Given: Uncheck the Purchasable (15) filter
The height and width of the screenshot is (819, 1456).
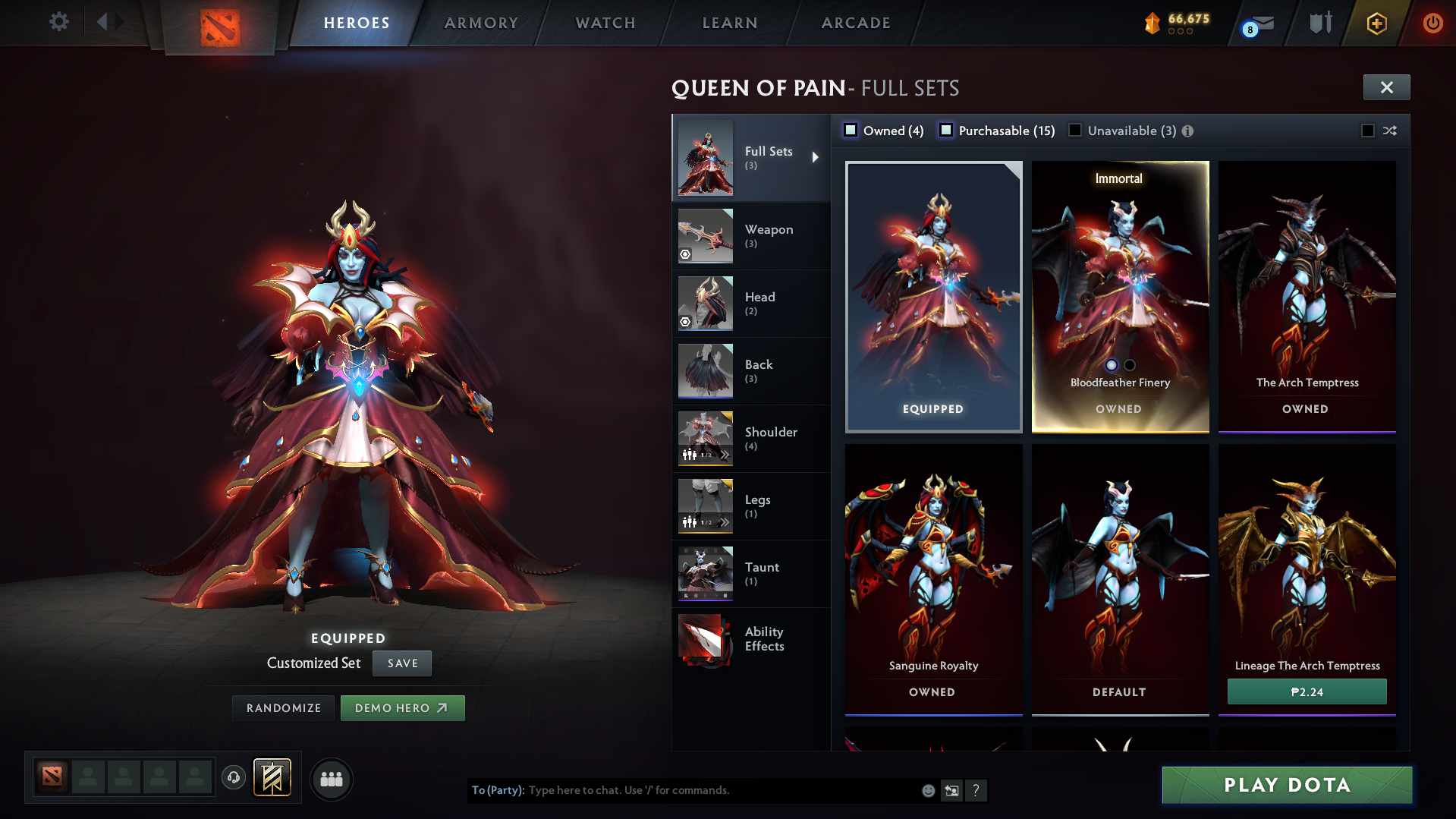Looking at the screenshot, I should tap(946, 130).
